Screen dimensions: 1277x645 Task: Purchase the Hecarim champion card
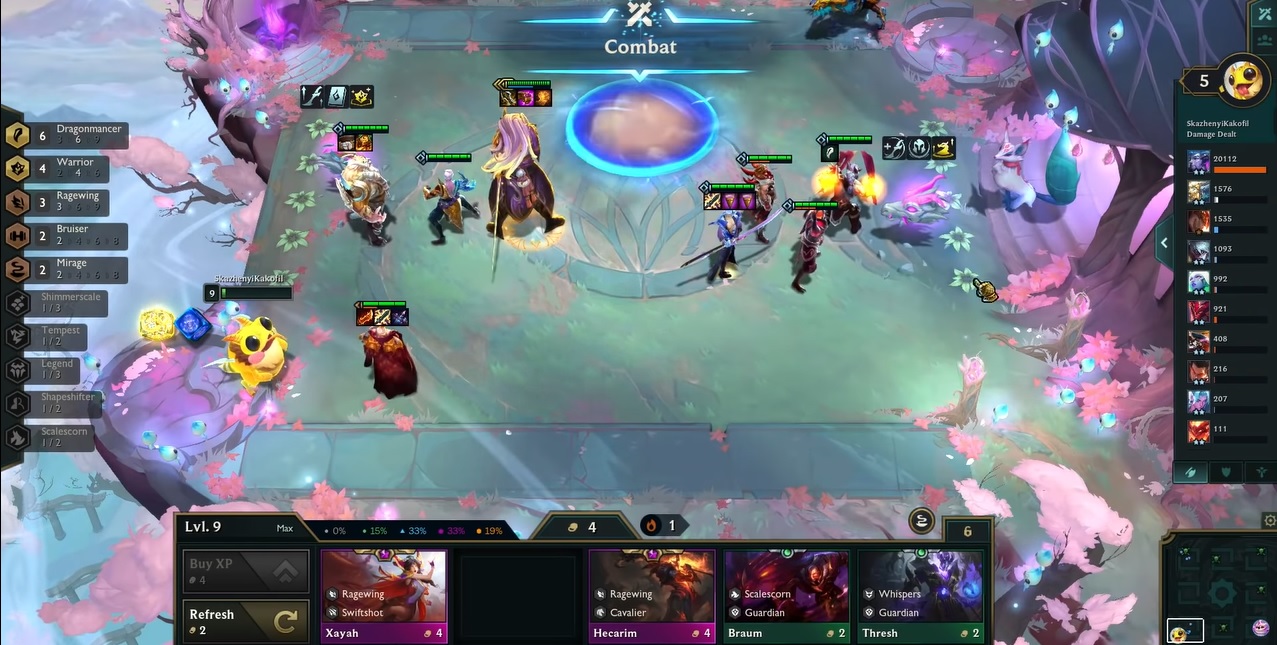click(x=651, y=594)
